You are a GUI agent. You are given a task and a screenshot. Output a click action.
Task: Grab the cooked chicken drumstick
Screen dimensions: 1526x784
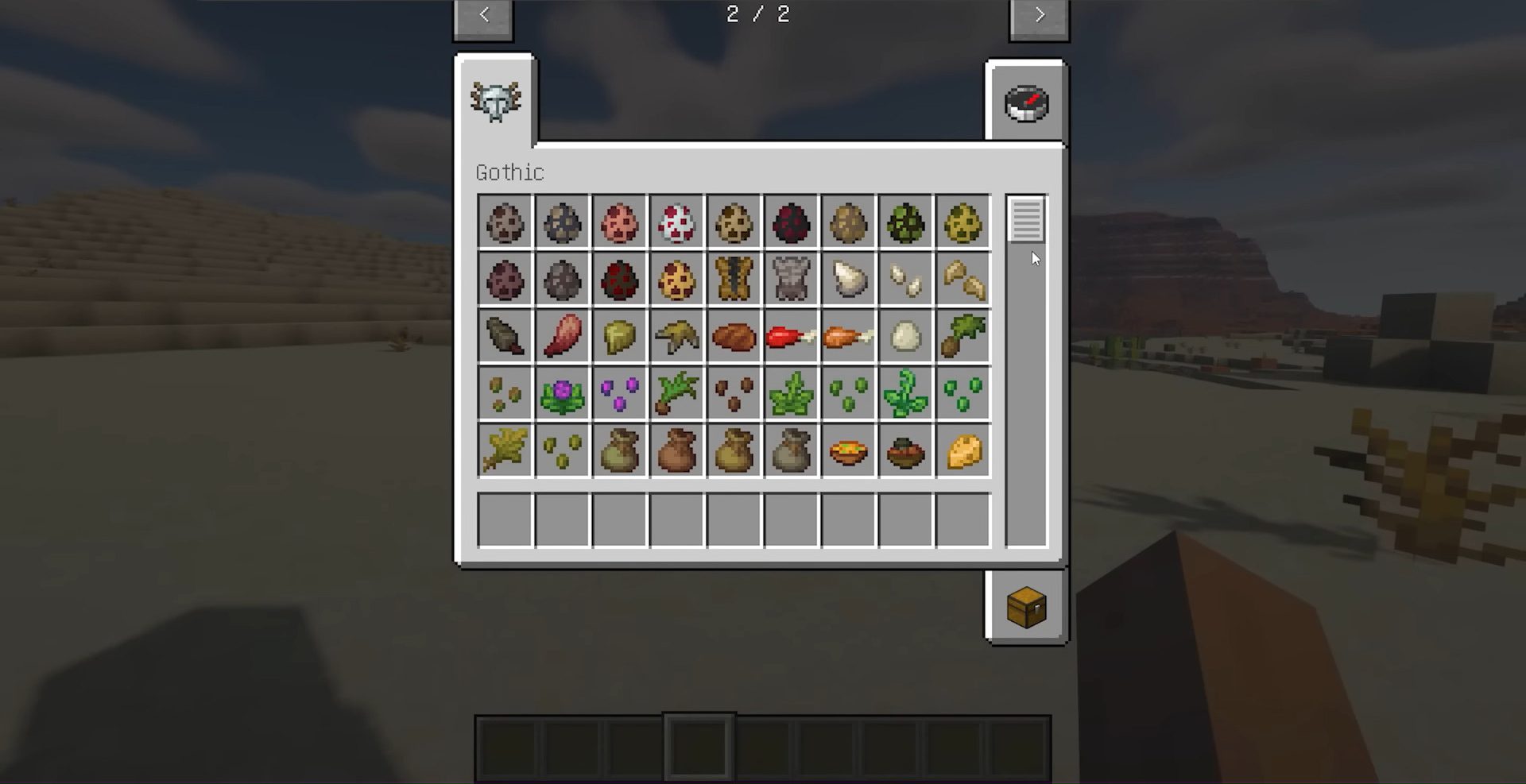(x=848, y=336)
